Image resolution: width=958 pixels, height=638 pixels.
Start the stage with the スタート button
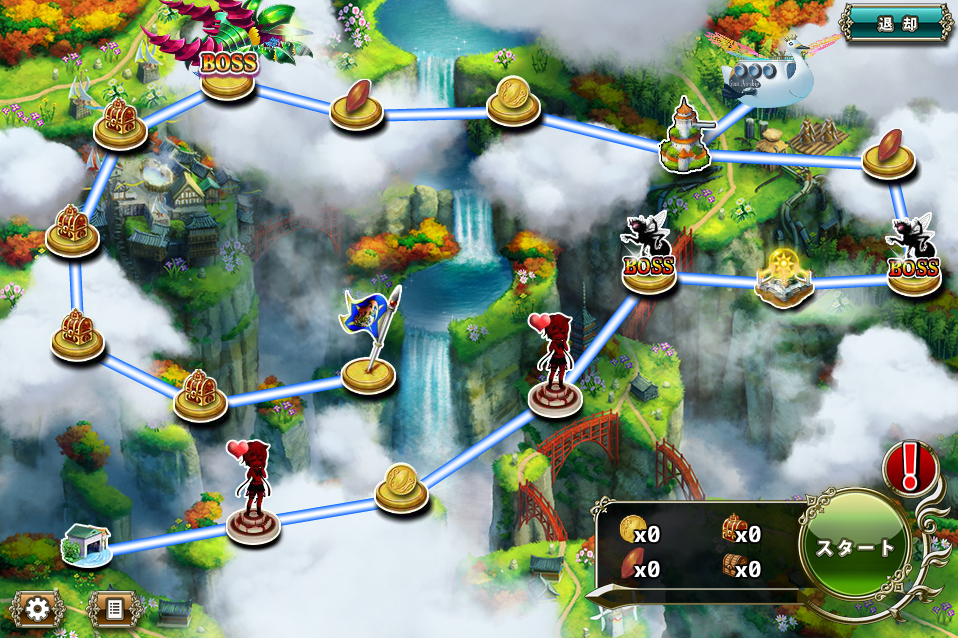855,548
